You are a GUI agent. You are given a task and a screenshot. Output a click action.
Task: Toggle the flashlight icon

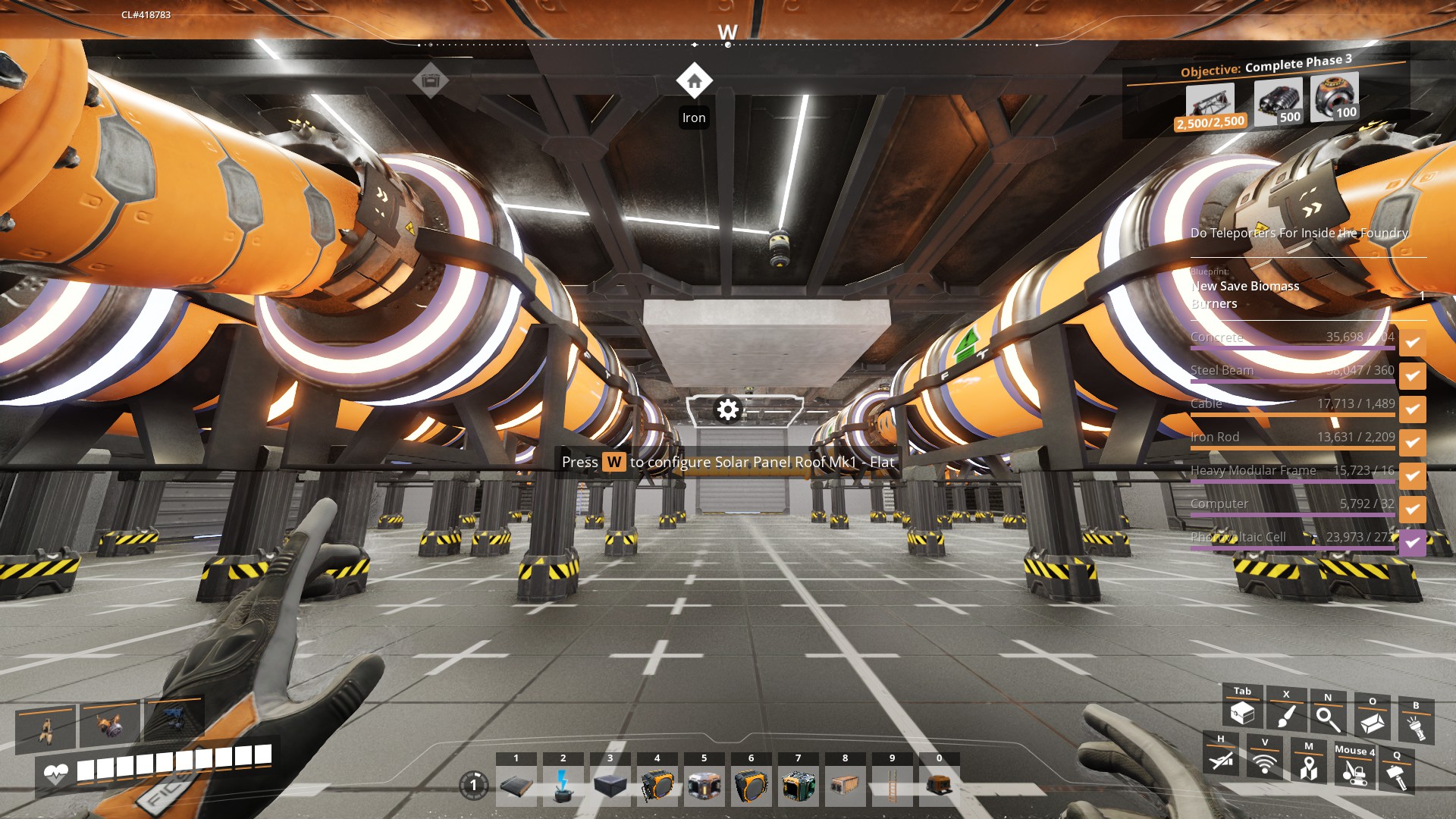click(1415, 726)
